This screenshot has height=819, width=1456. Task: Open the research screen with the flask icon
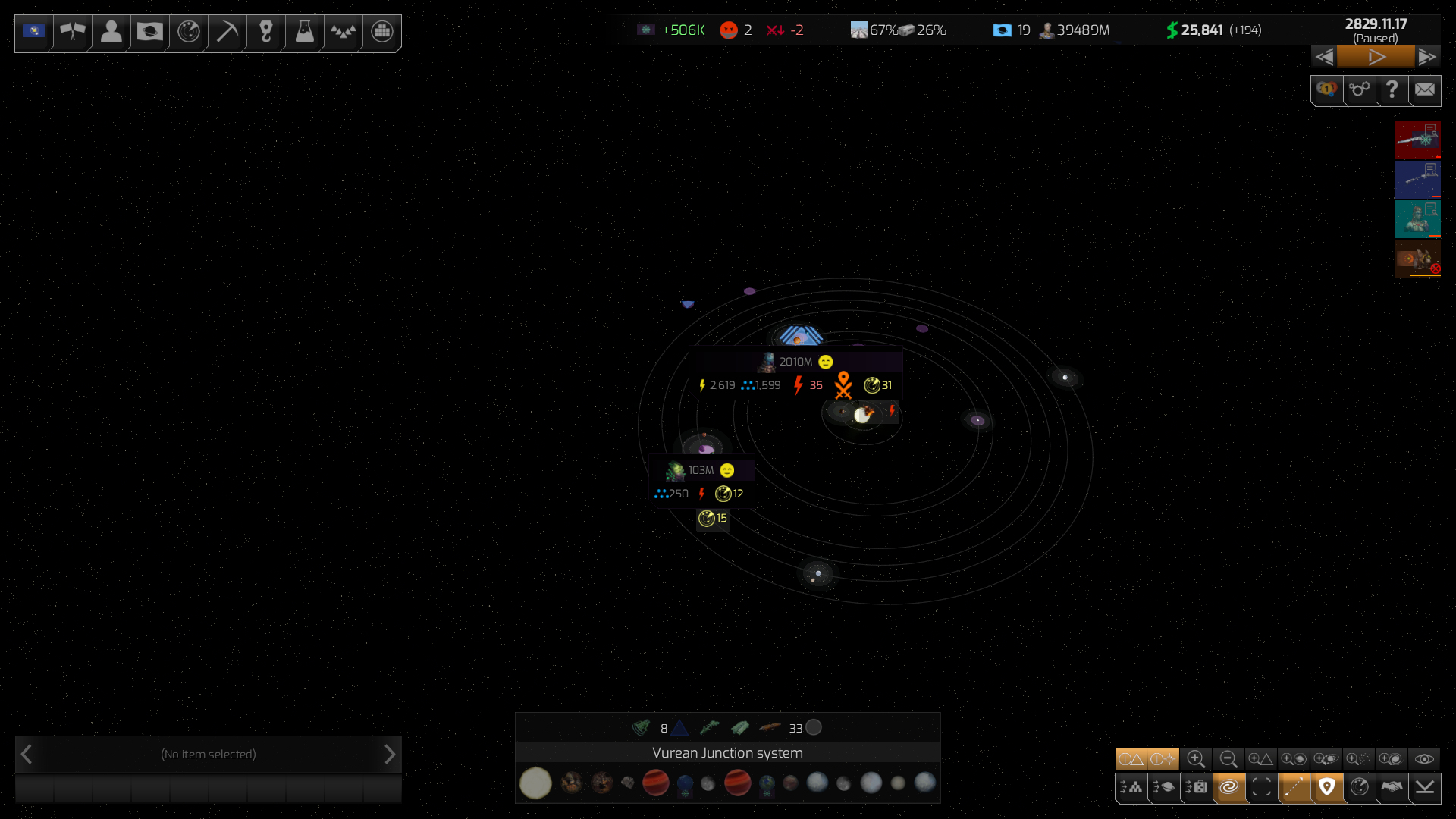point(304,32)
